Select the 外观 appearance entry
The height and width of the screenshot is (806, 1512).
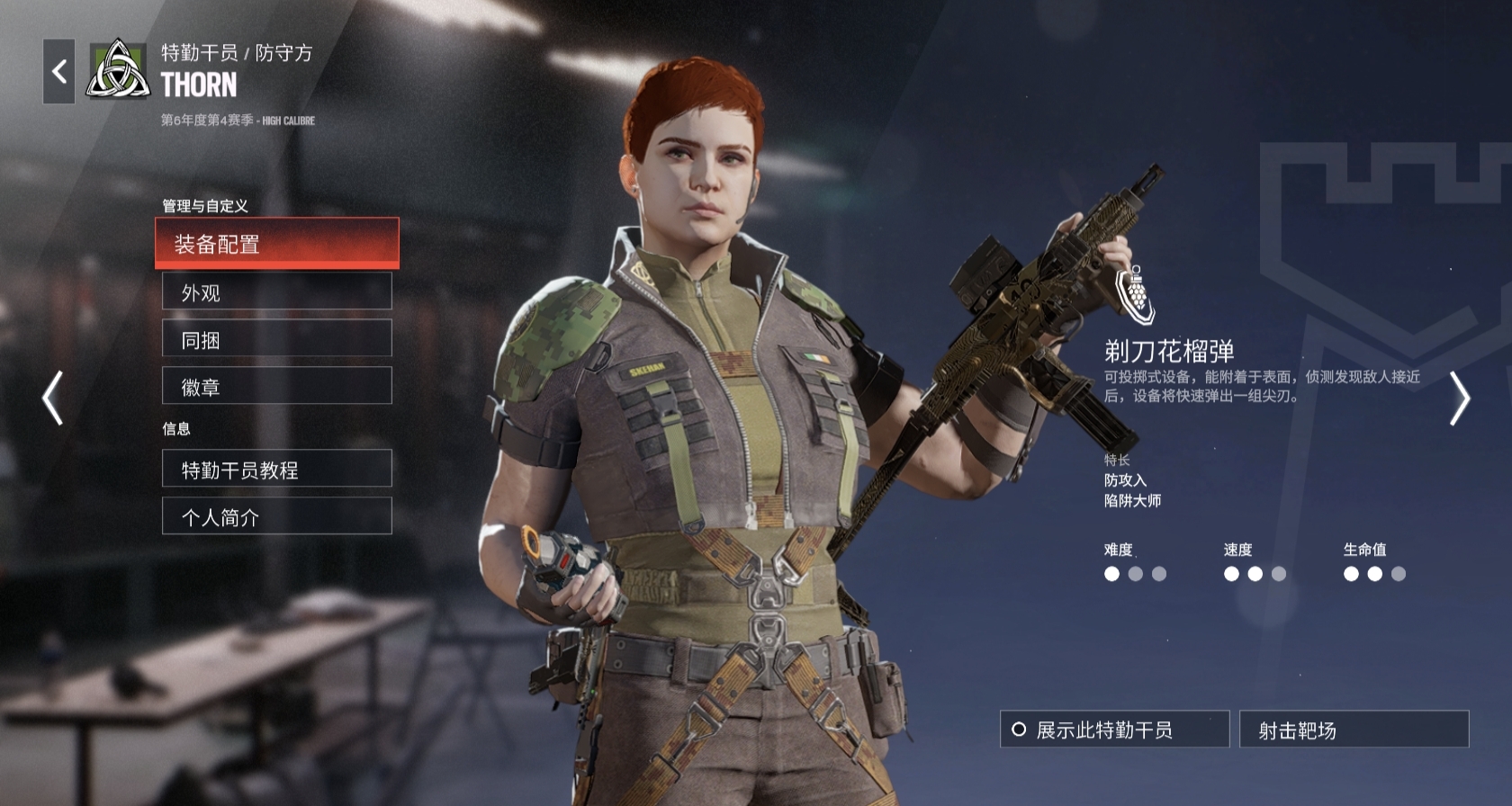point(276,291)
